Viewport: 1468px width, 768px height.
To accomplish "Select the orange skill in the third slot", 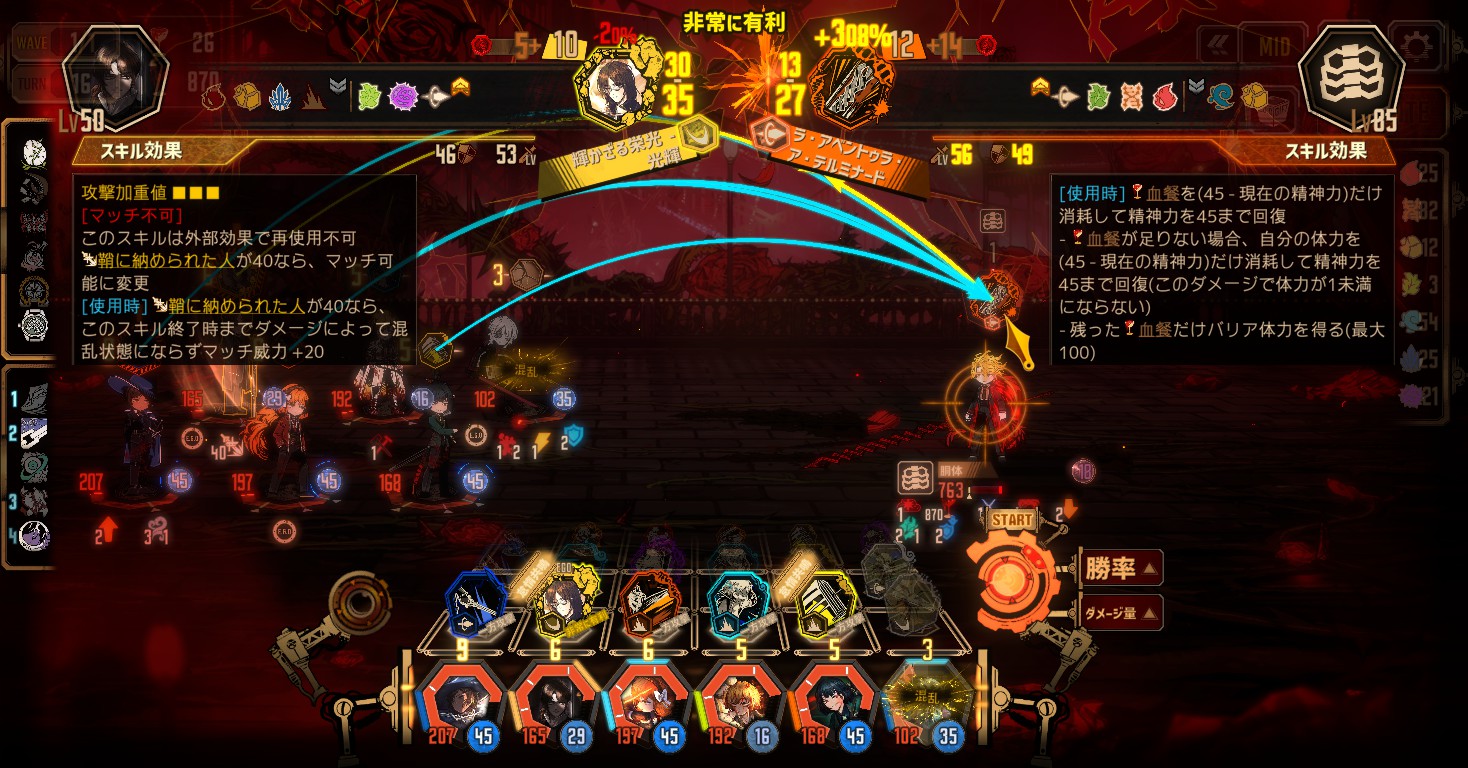I will (649, 603).
